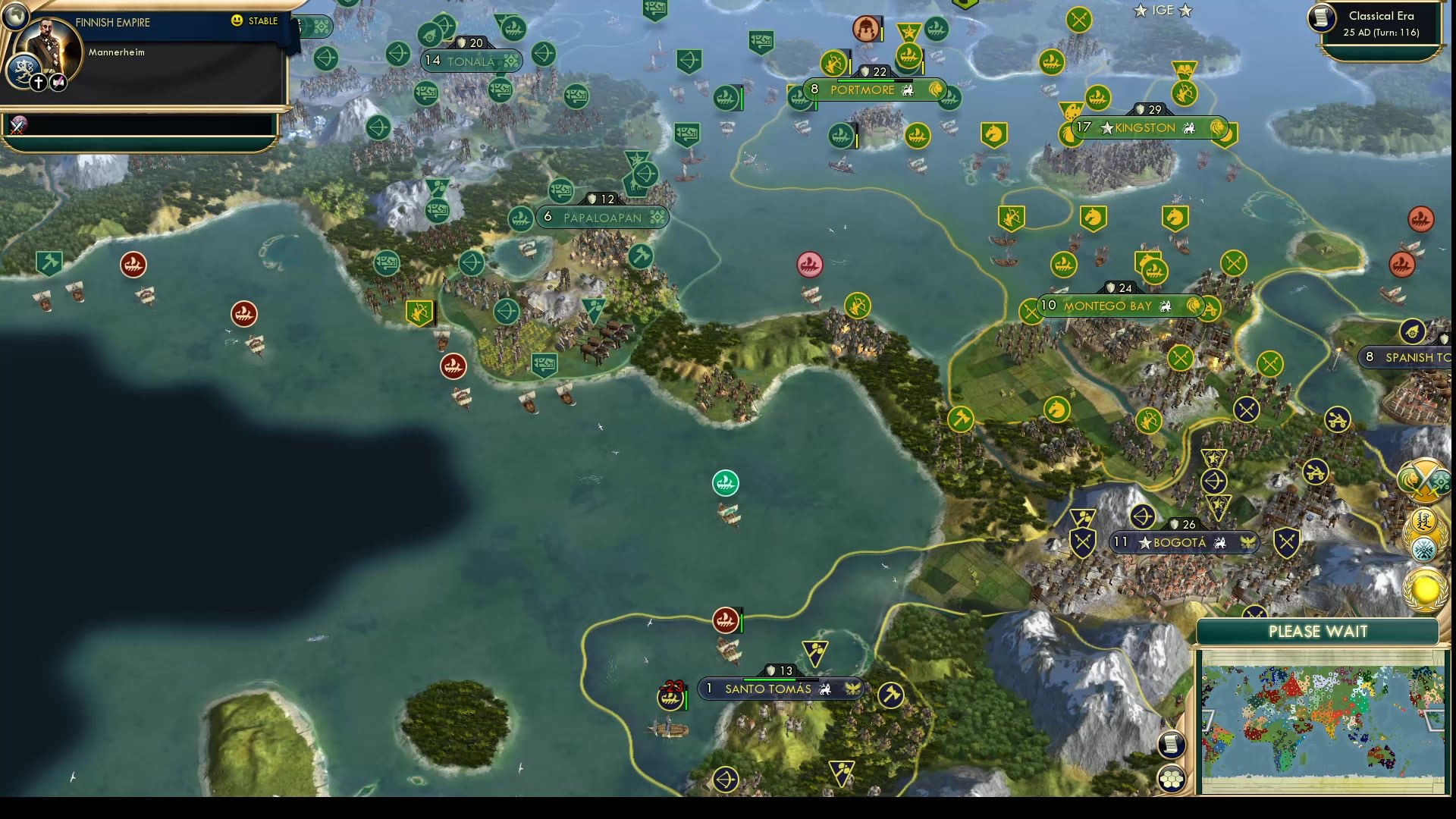Click the smiley STABLE happiness indicator
The width and height of the screenshot is (1456, 819).
pos(237,20)
